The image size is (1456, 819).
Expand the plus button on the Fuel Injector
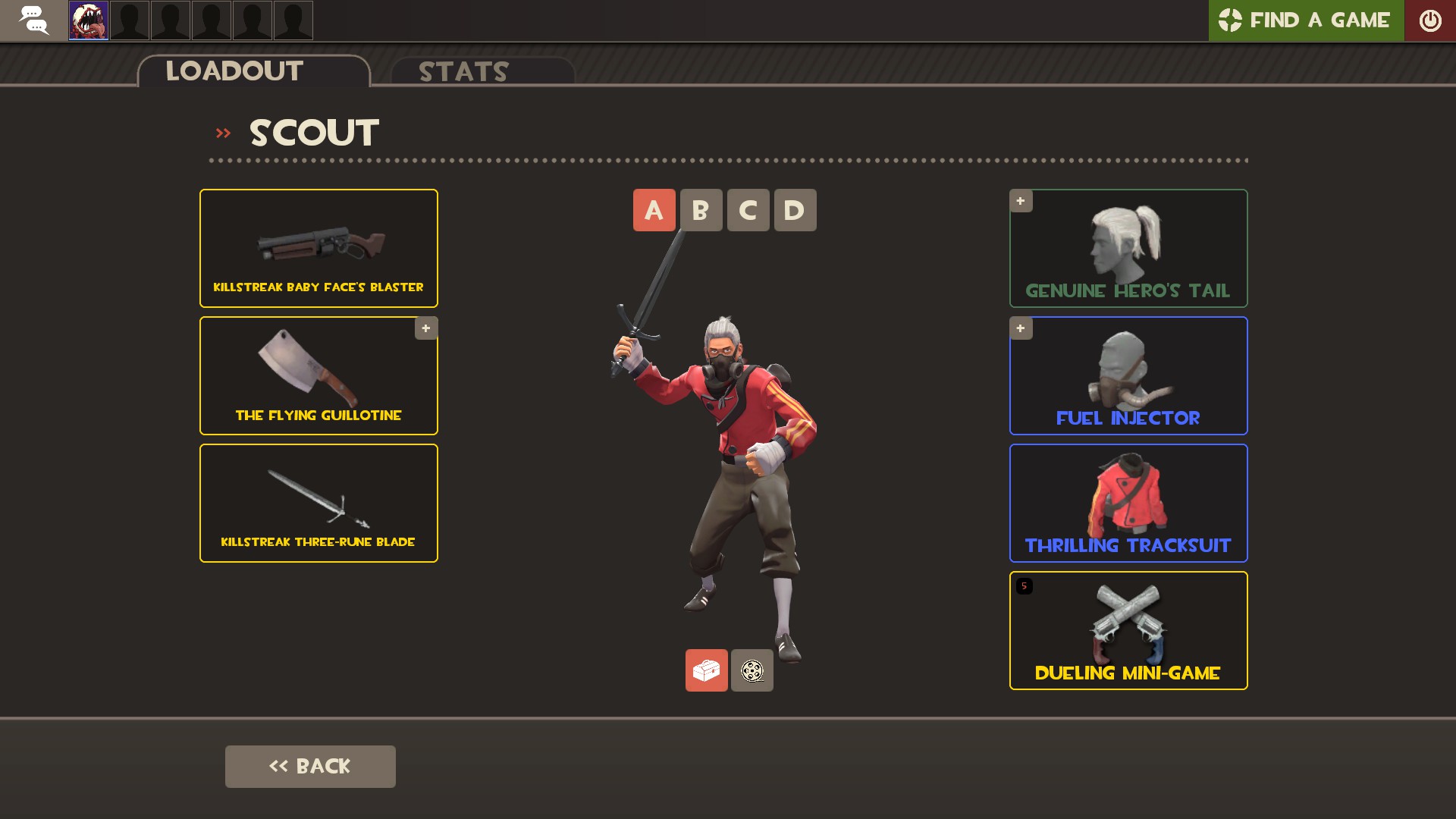point(1021,328)
